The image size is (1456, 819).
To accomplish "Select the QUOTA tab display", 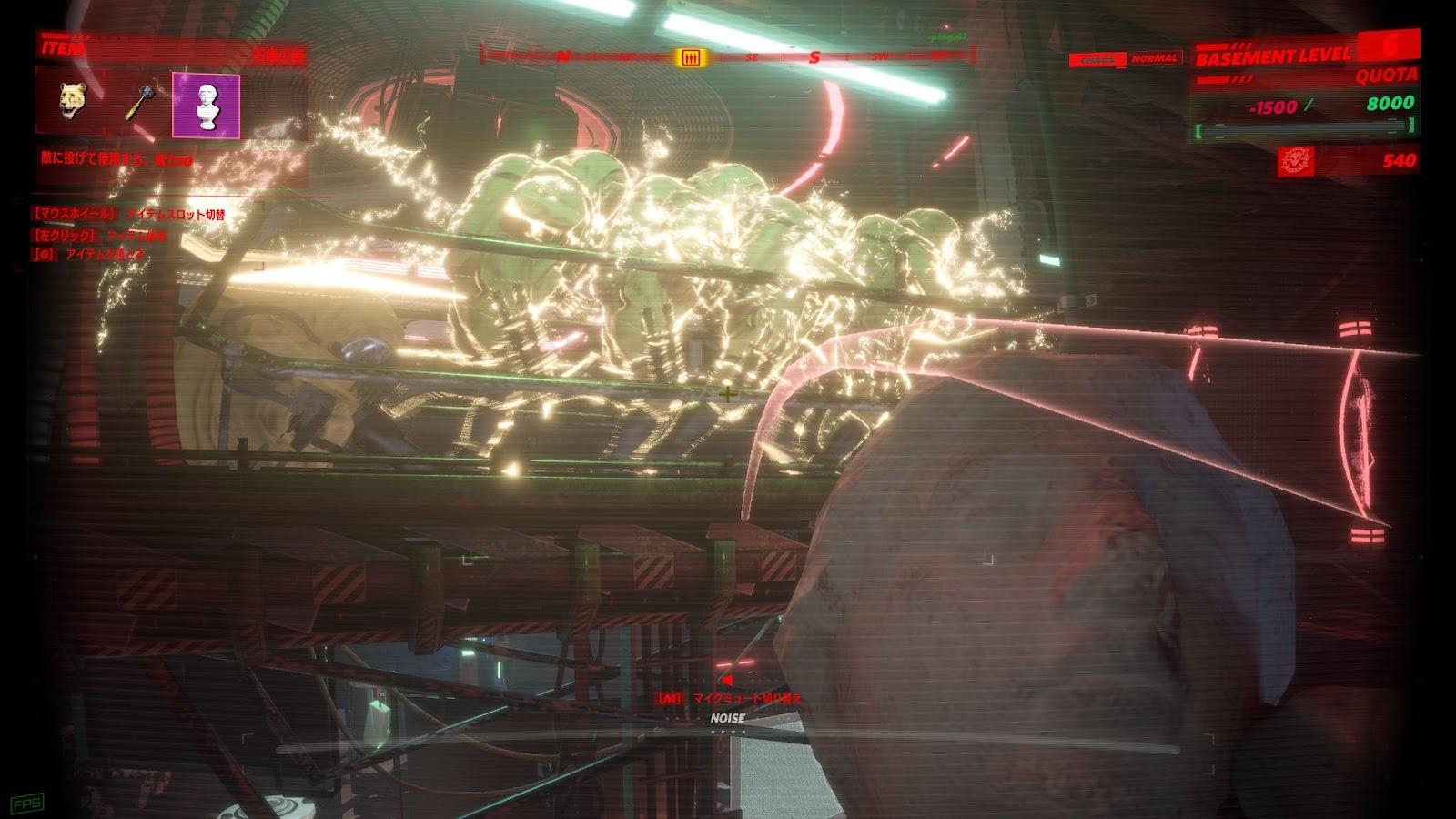I will 1387,76.
